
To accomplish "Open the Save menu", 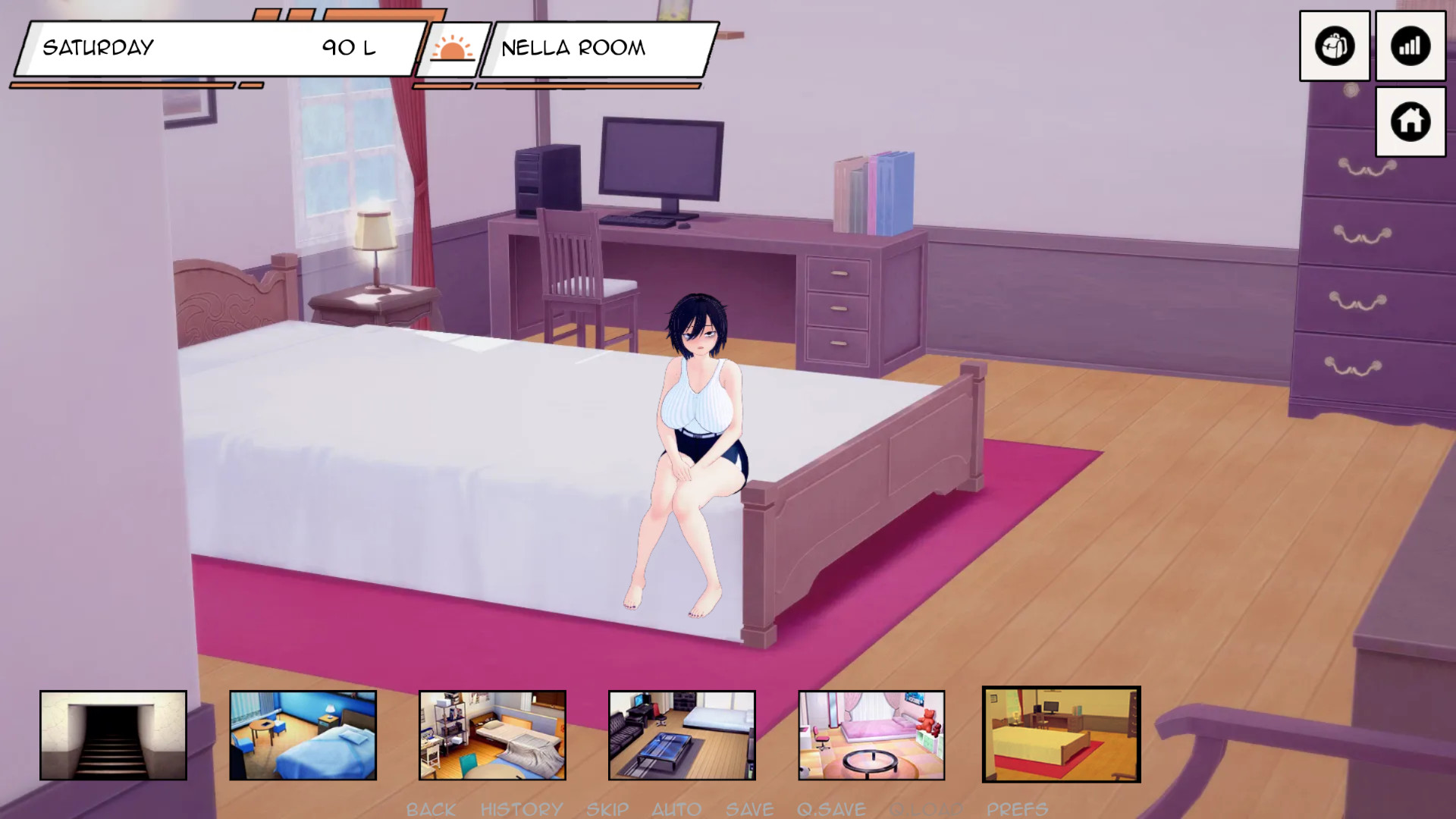I will click(x=749, y=809).
